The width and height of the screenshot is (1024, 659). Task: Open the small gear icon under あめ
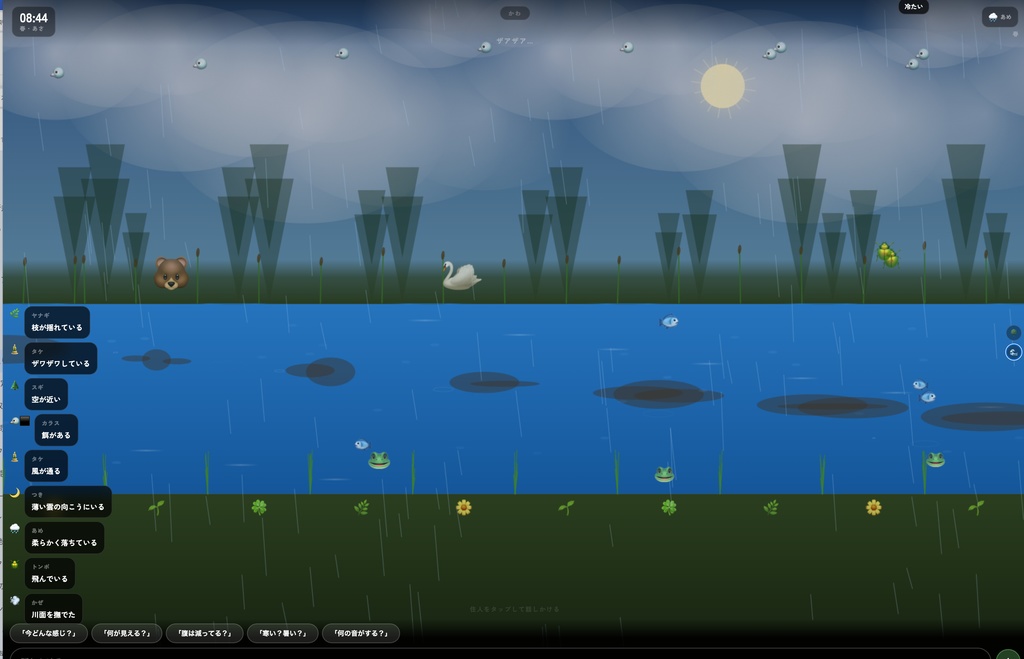click(1014, 34)
